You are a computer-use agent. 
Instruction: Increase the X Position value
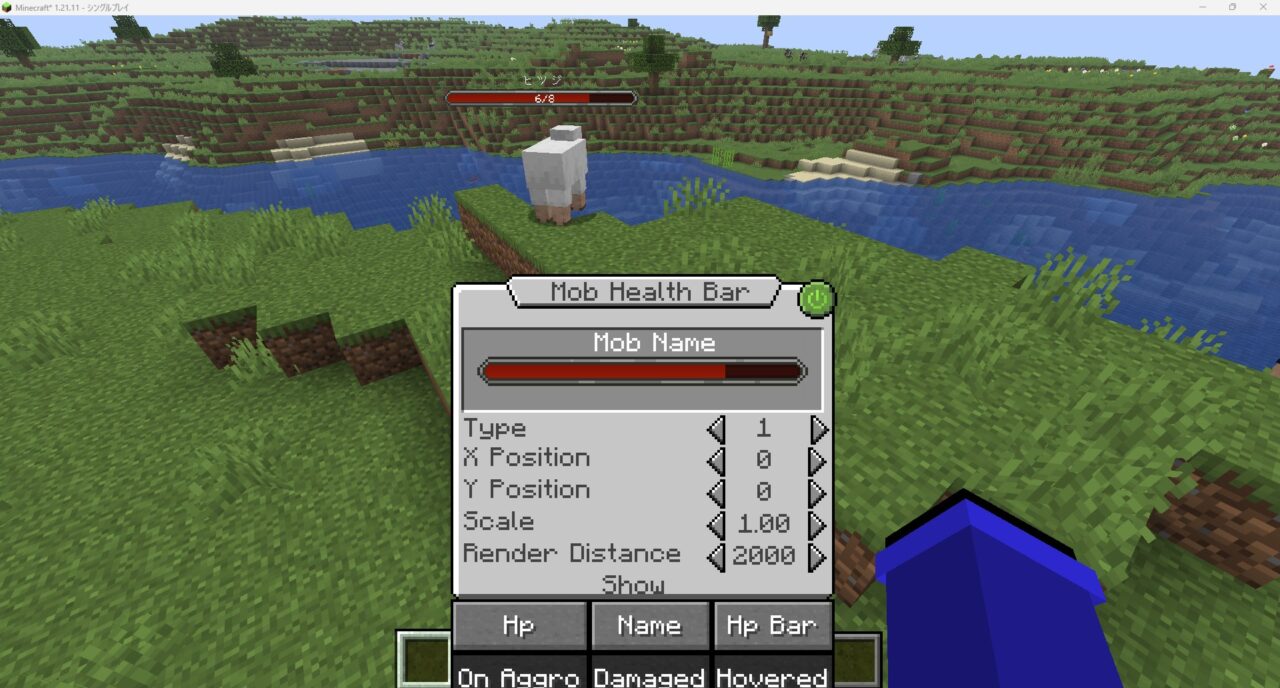pos(819,461)
